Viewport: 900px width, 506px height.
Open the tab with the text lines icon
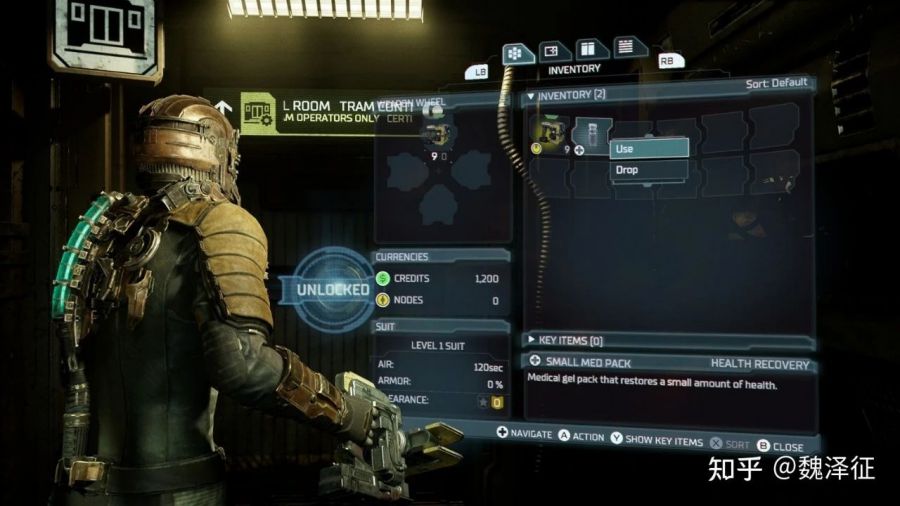[626, 45]
